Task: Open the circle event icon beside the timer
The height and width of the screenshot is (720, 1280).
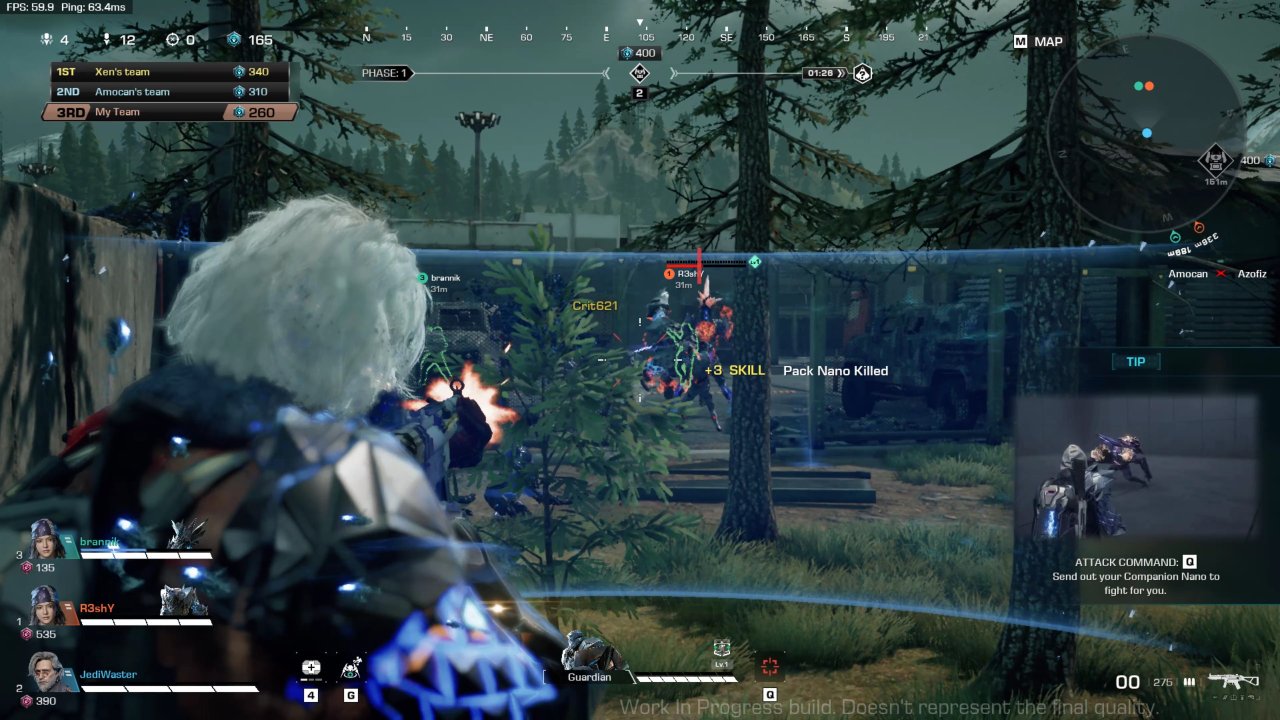Action: (860, 72)
